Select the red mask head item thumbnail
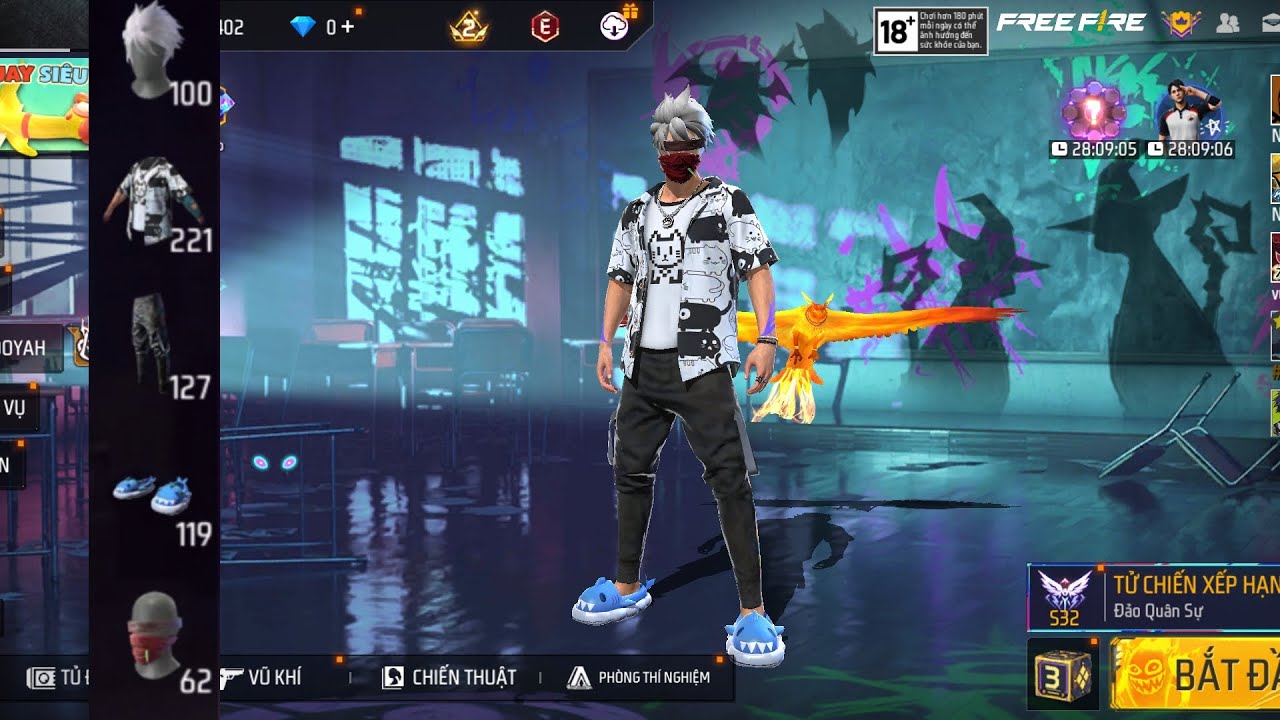 154,635
